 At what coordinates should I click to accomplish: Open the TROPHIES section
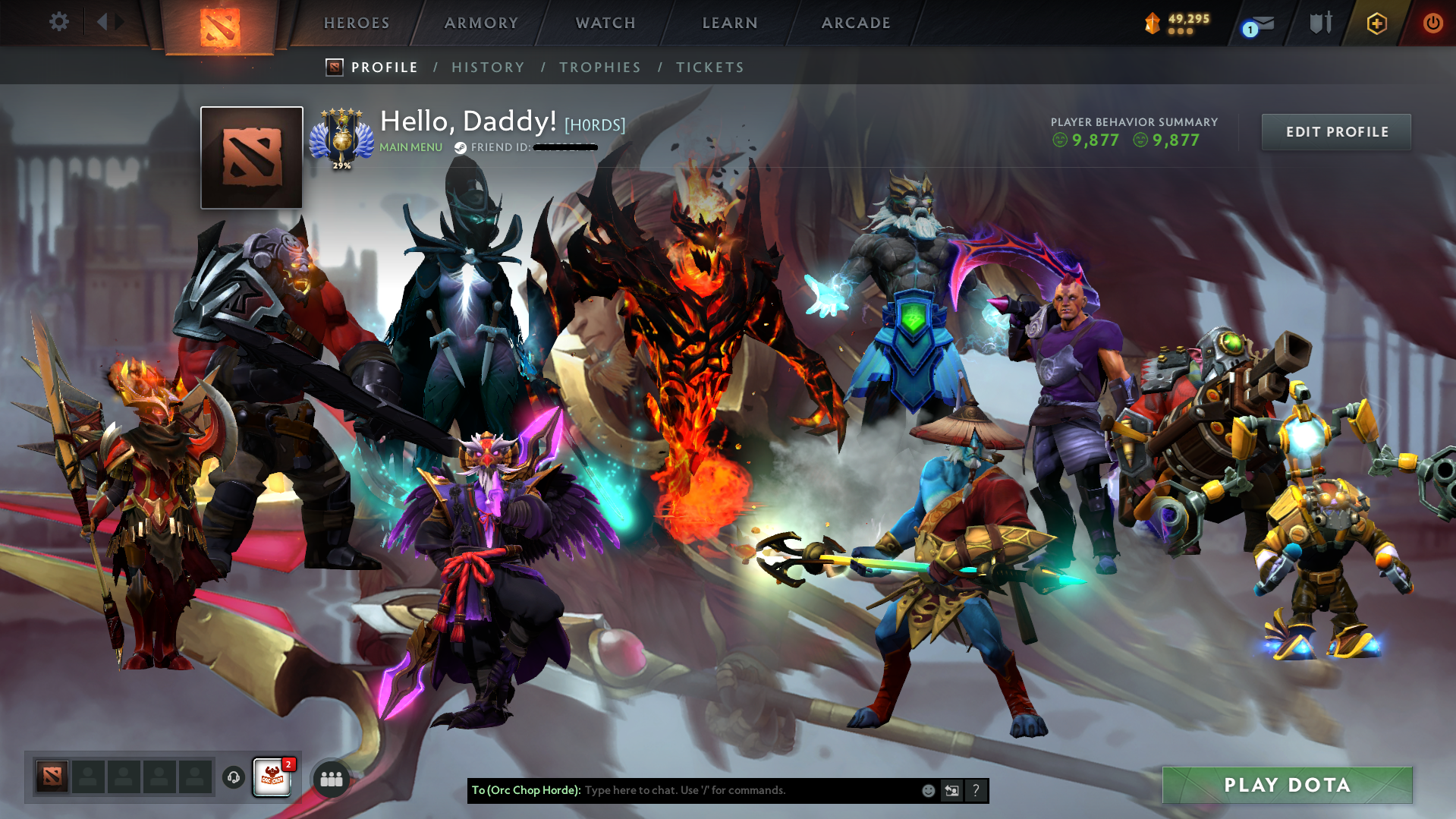tap(599, 67)
